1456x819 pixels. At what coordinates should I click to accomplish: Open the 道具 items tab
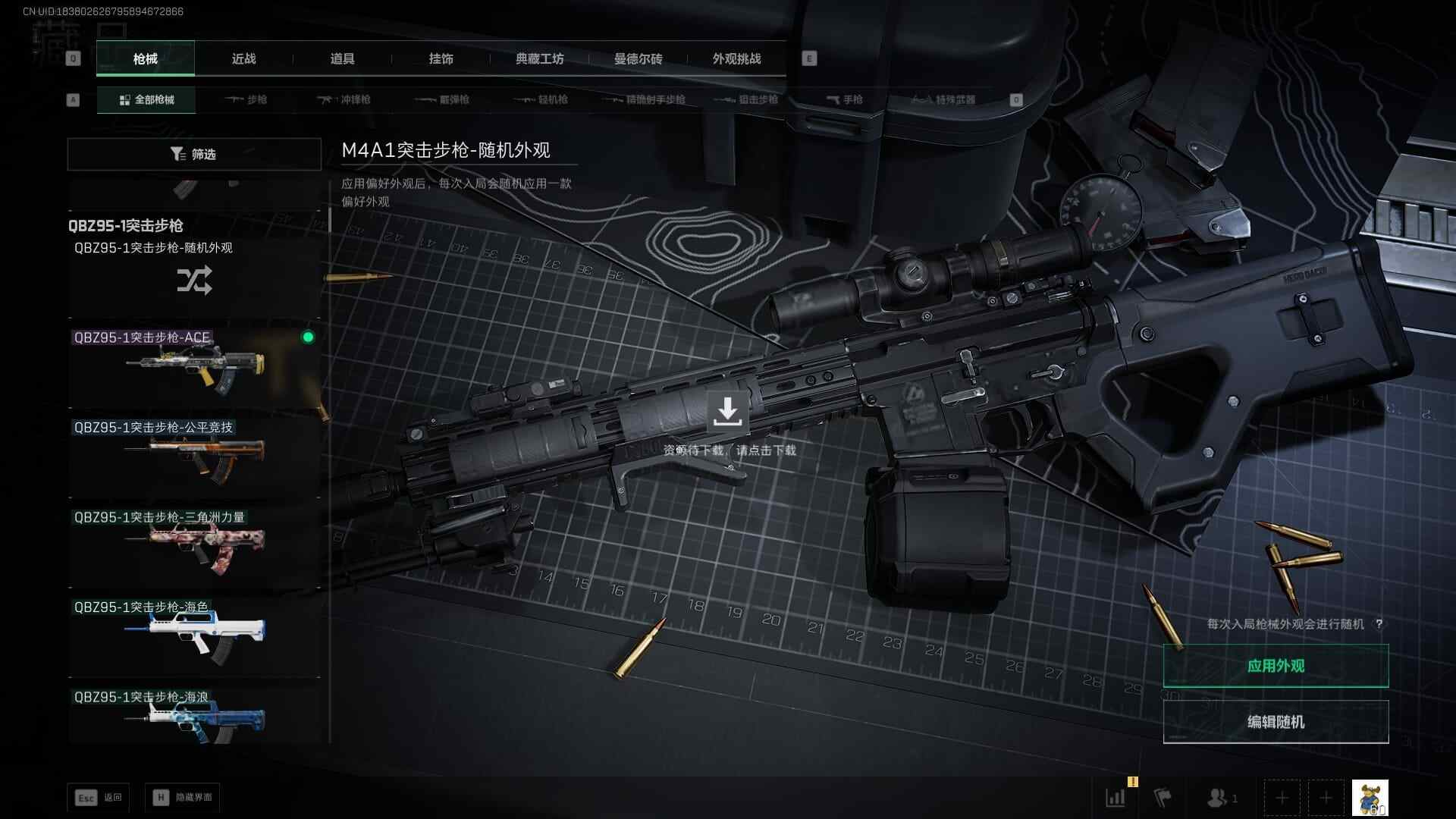(342, 59)
